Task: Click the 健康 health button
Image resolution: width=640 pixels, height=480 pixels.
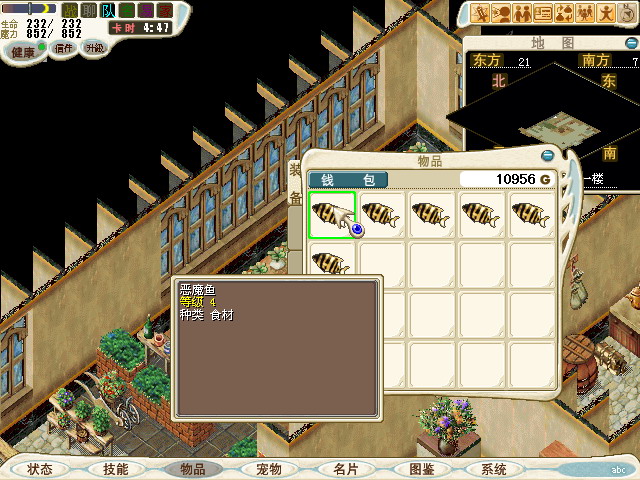Action: coord(23,50)
